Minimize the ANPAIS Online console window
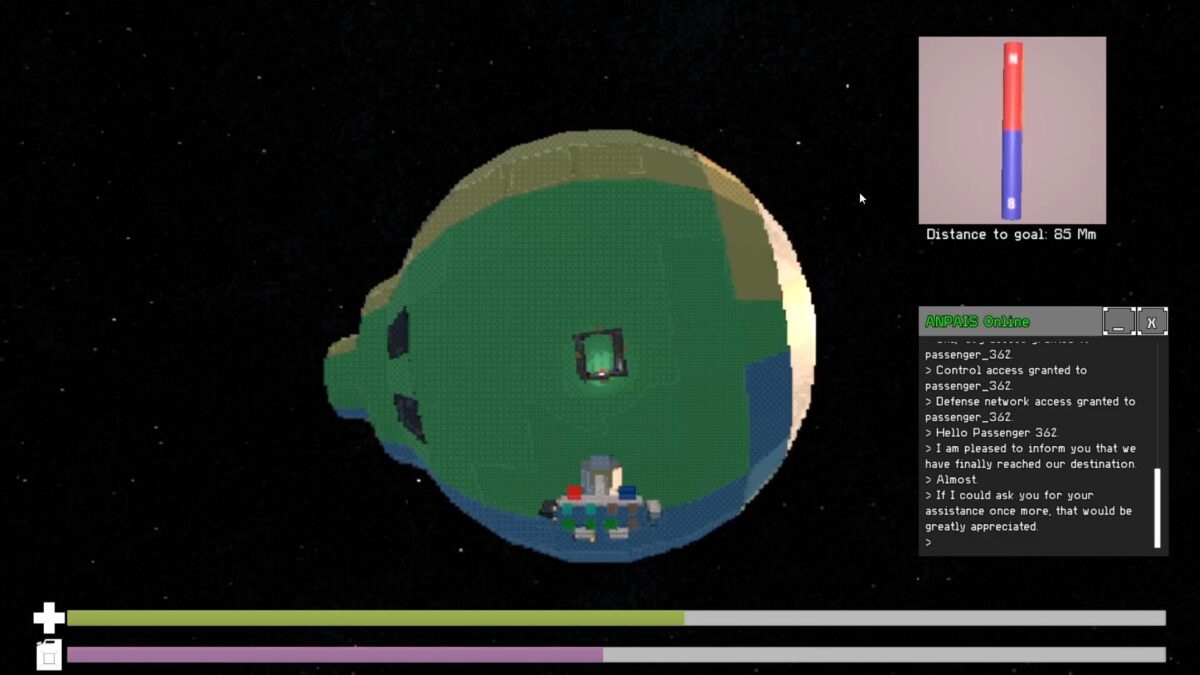Viewport: 1200px width, 675px height. 1118,322
